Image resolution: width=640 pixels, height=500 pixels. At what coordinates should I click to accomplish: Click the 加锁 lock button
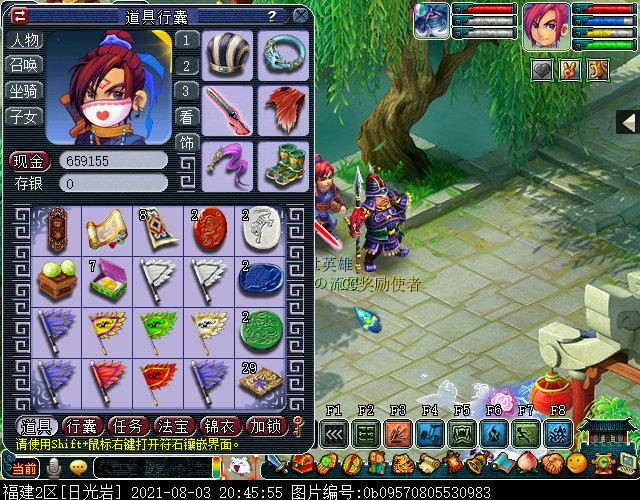[265, 426]
